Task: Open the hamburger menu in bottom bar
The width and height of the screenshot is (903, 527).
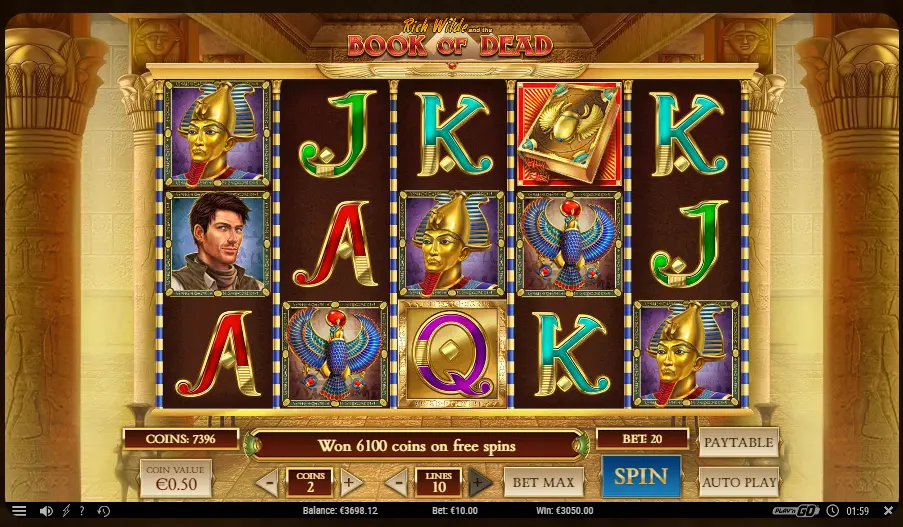Action: 19,511
